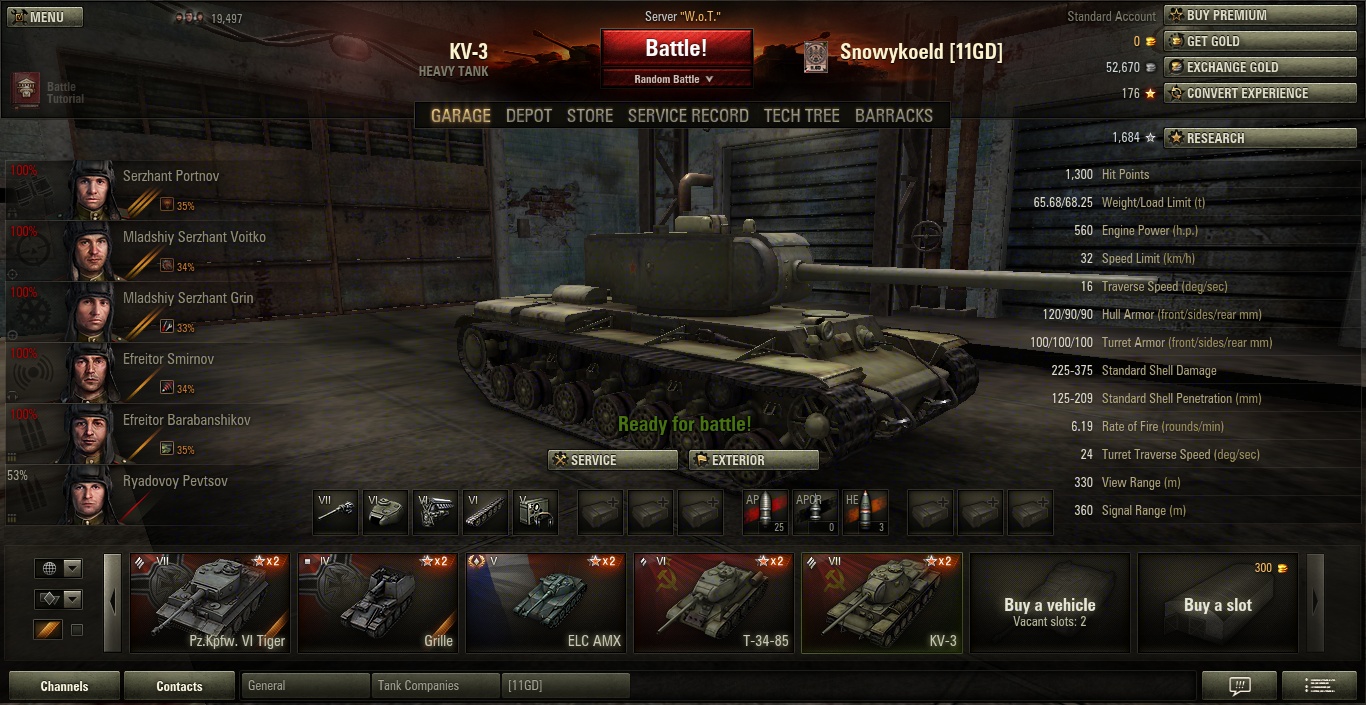The image size is (1366, 705).
Task: View the Service Record tab
Action: pos(688,115)
